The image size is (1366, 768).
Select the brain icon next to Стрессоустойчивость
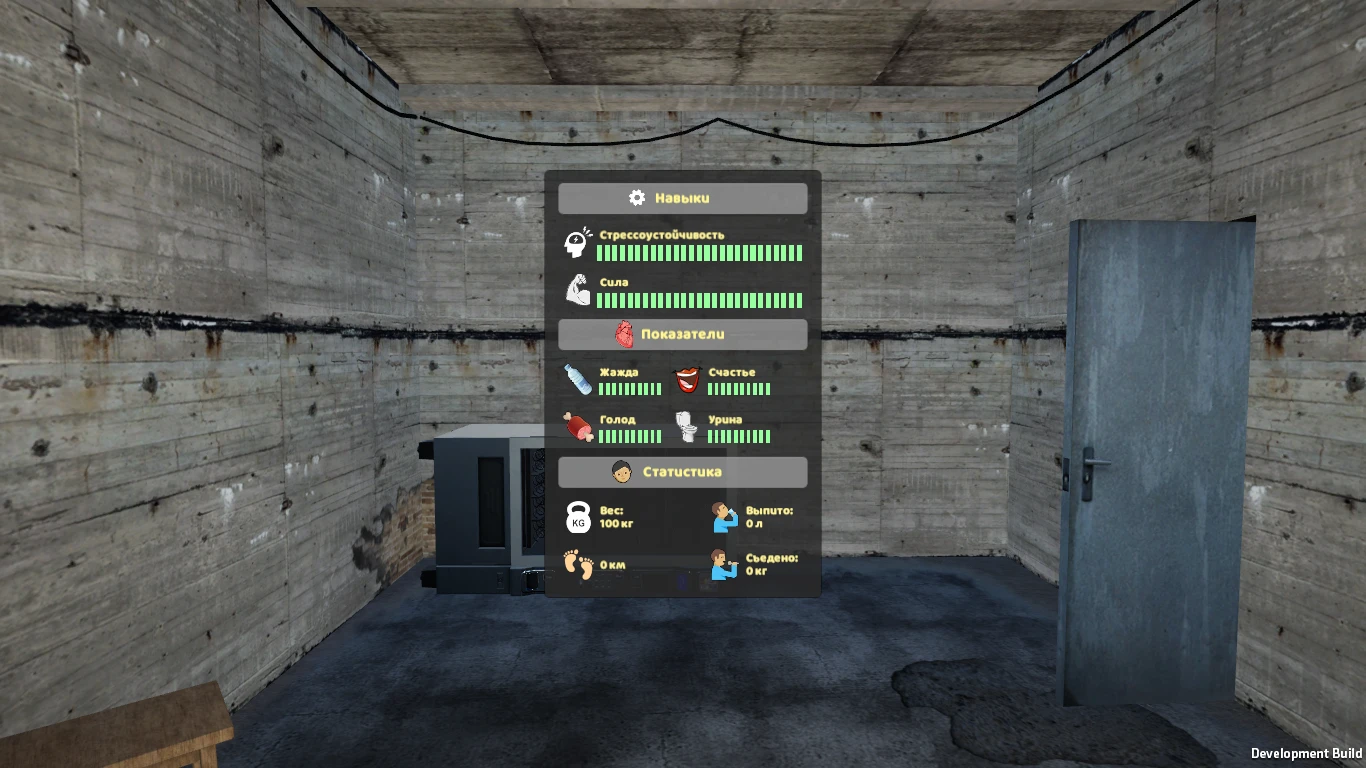(x=575, y=243)
